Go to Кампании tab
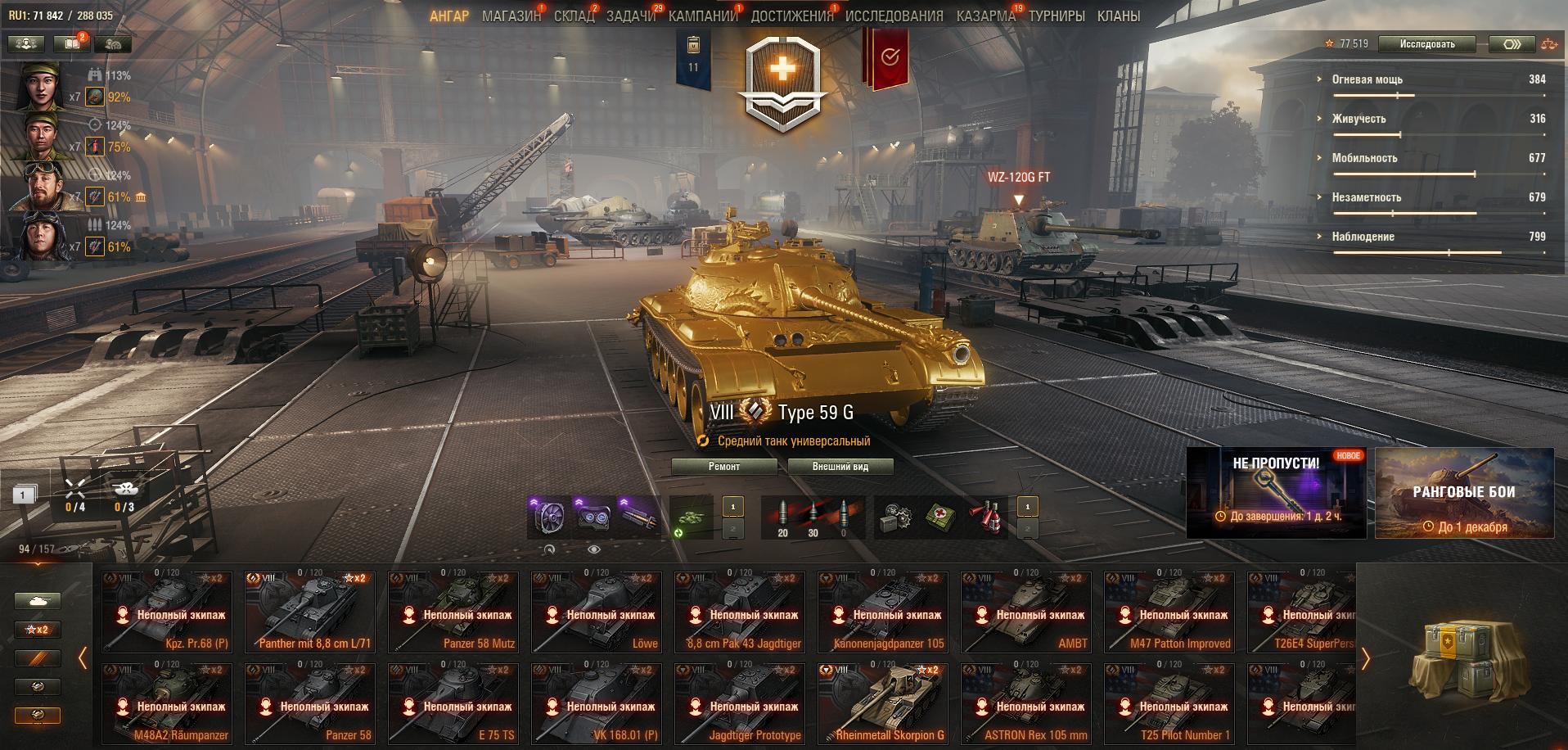 tap(703, 16)
